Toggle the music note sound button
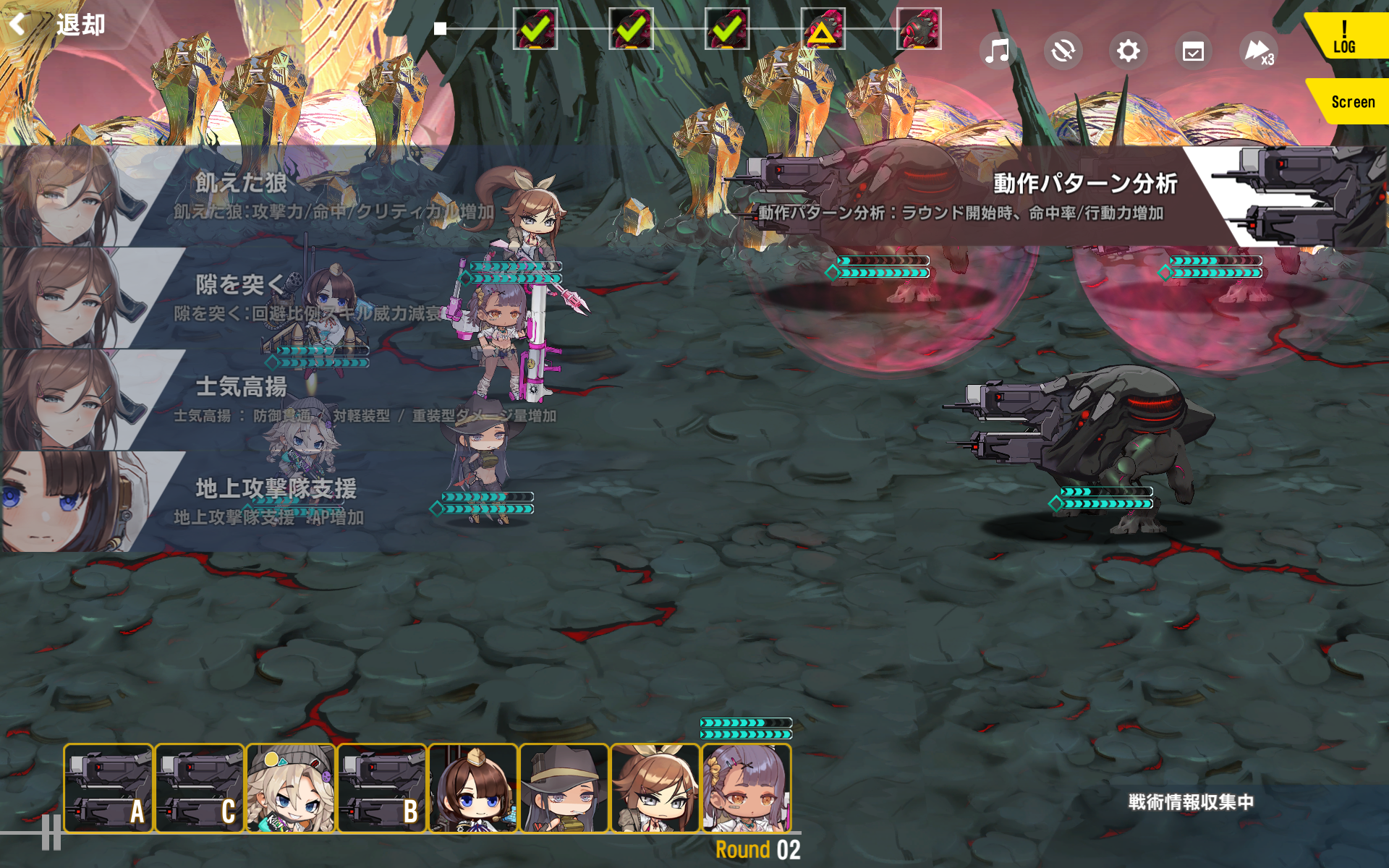Screen dimensions: 1389x868 pos(998,51)
